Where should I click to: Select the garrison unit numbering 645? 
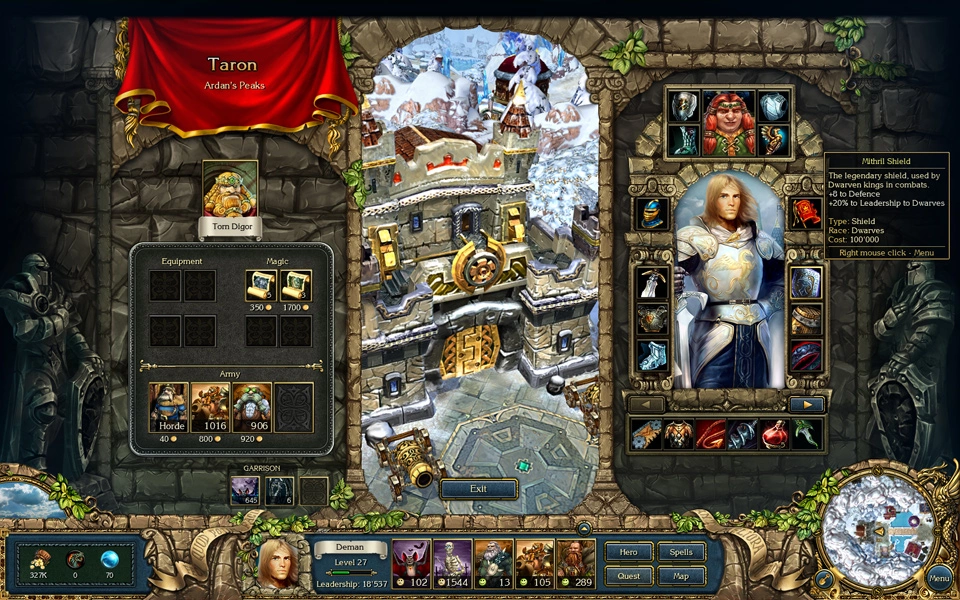245,490
